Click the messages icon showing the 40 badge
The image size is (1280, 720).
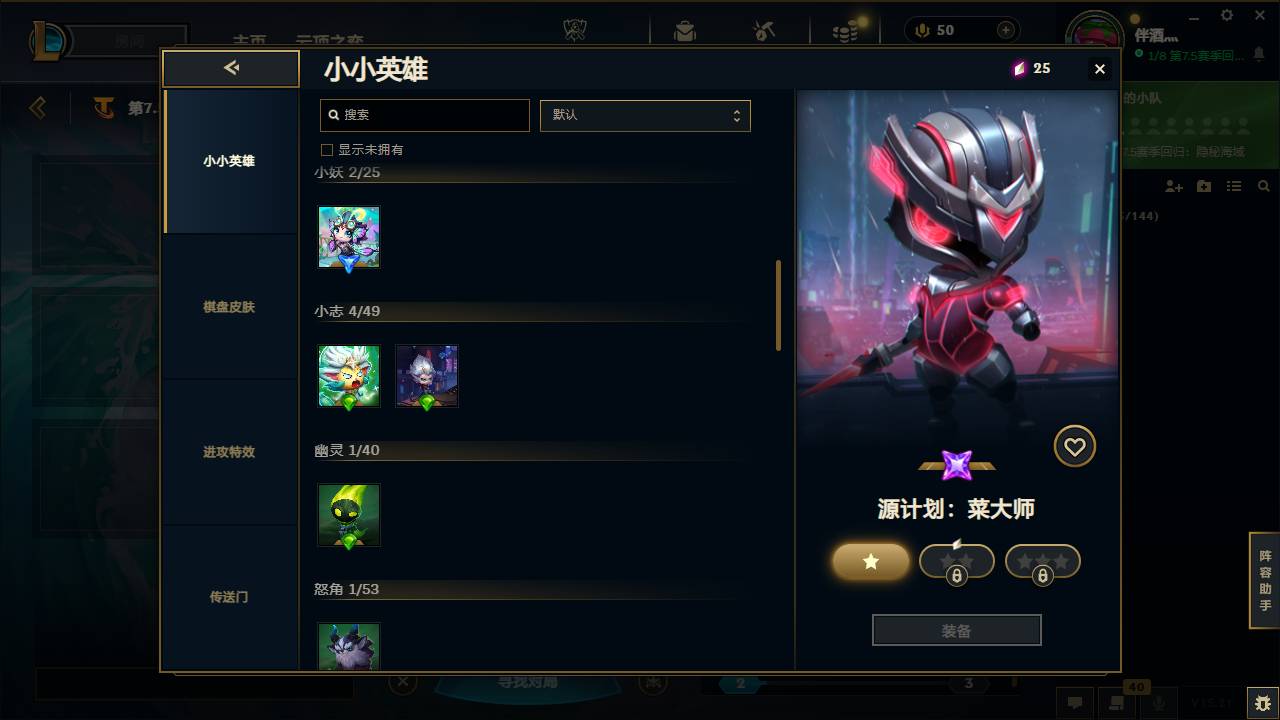[1115, 703]
